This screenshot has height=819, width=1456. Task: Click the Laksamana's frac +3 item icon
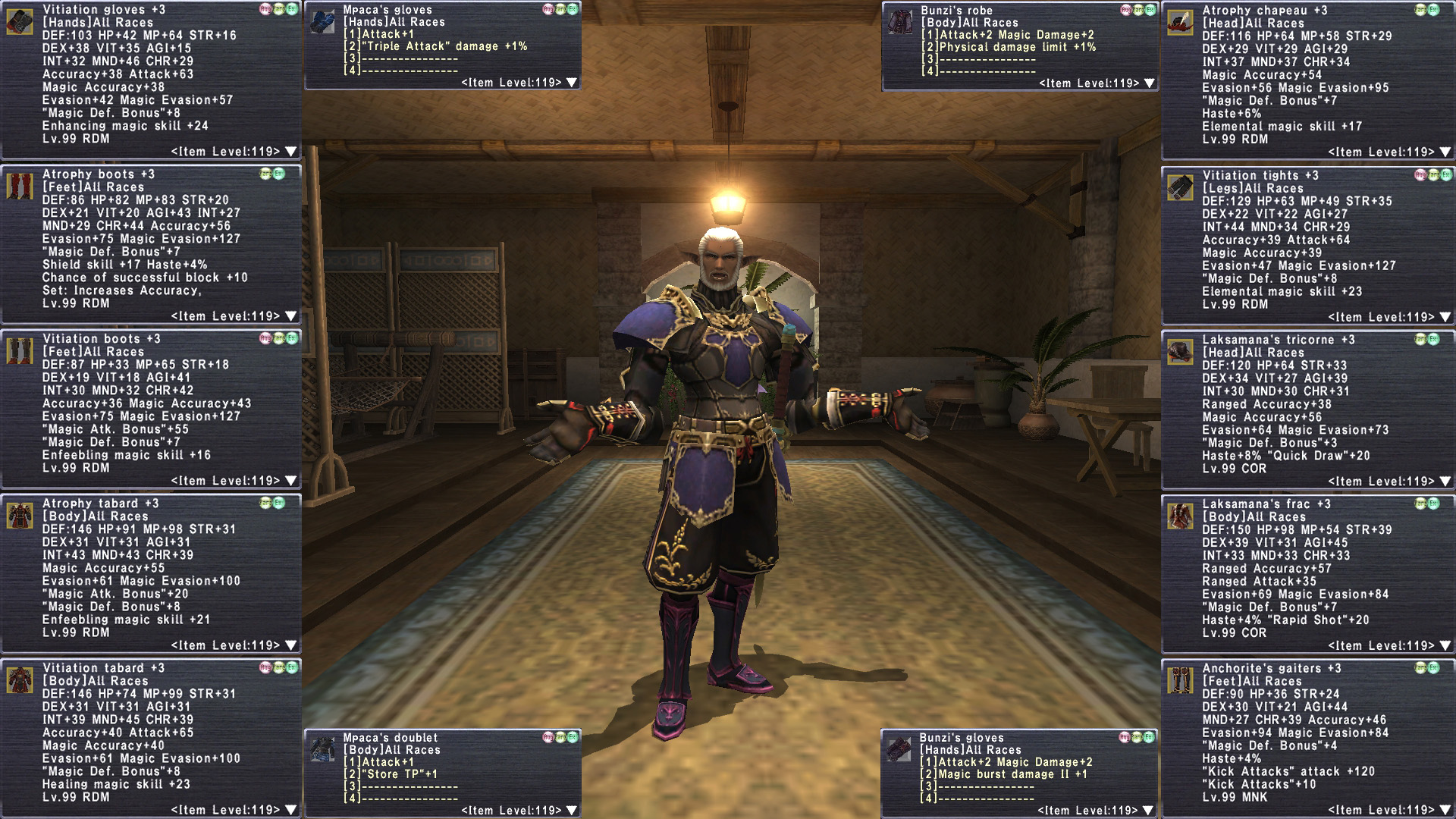tap(1180, 516)
